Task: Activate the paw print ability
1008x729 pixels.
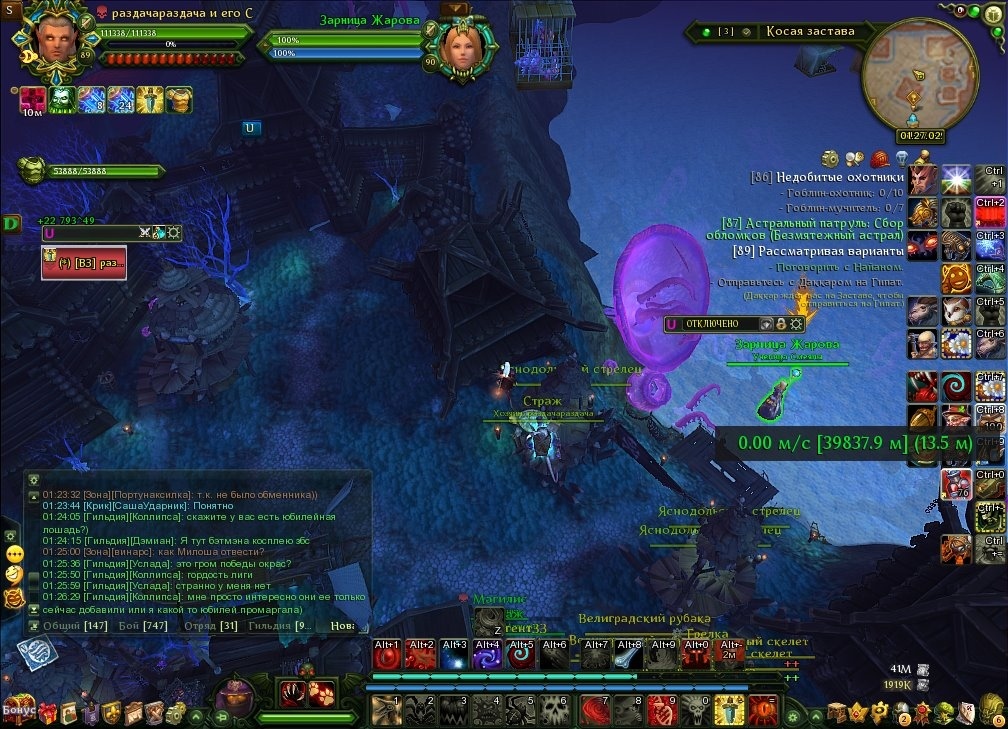Action: point(322,693)
